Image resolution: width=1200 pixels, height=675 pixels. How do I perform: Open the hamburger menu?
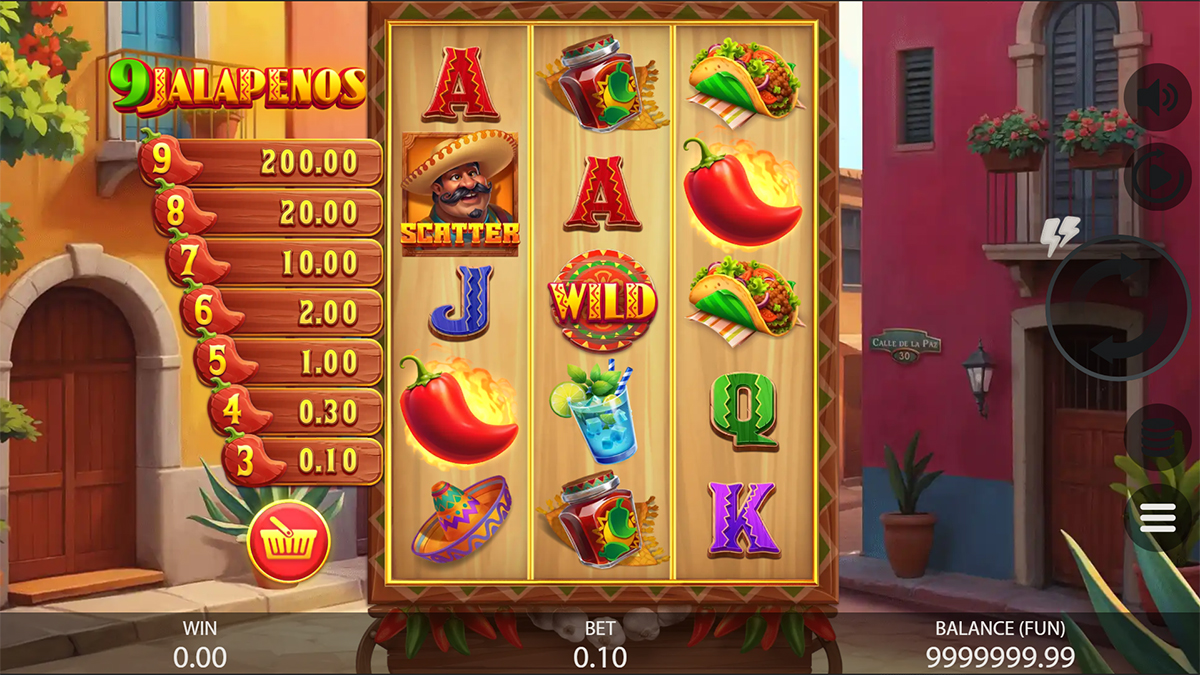click(1157, 517)
